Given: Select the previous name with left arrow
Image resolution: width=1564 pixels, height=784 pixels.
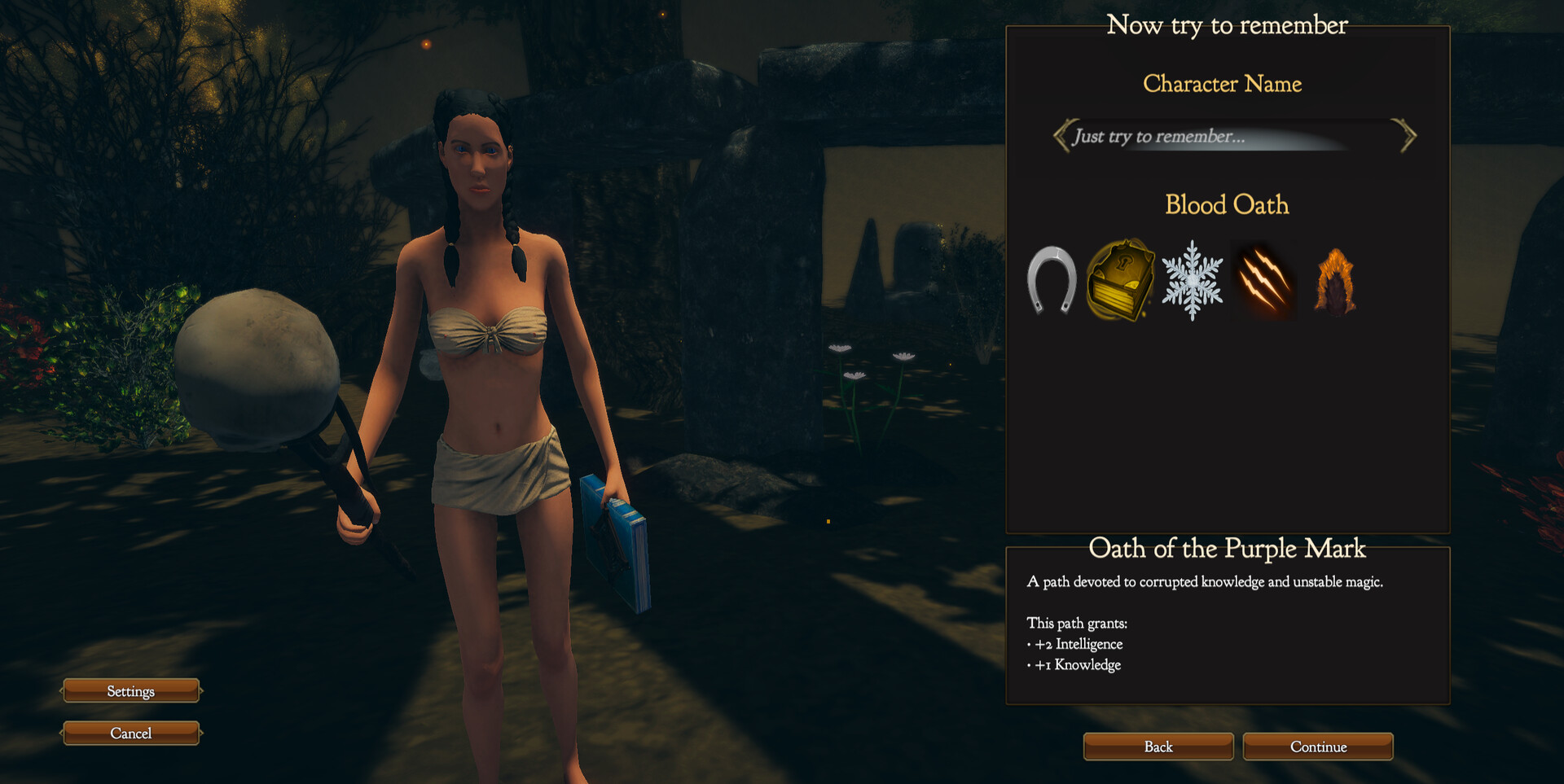Looking at the screenshot, I should (1061, 135).
